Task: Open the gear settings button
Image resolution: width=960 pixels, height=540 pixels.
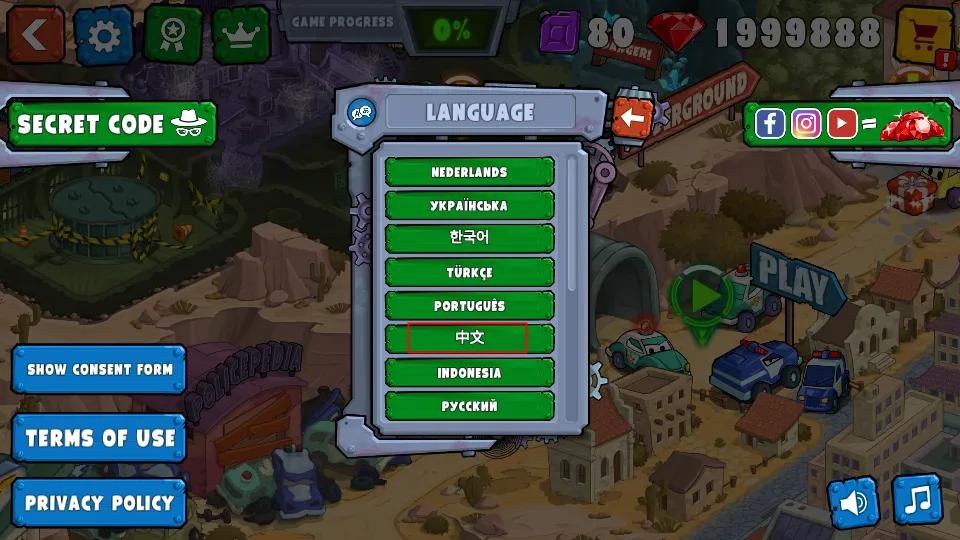Action: tap(104, 35)
